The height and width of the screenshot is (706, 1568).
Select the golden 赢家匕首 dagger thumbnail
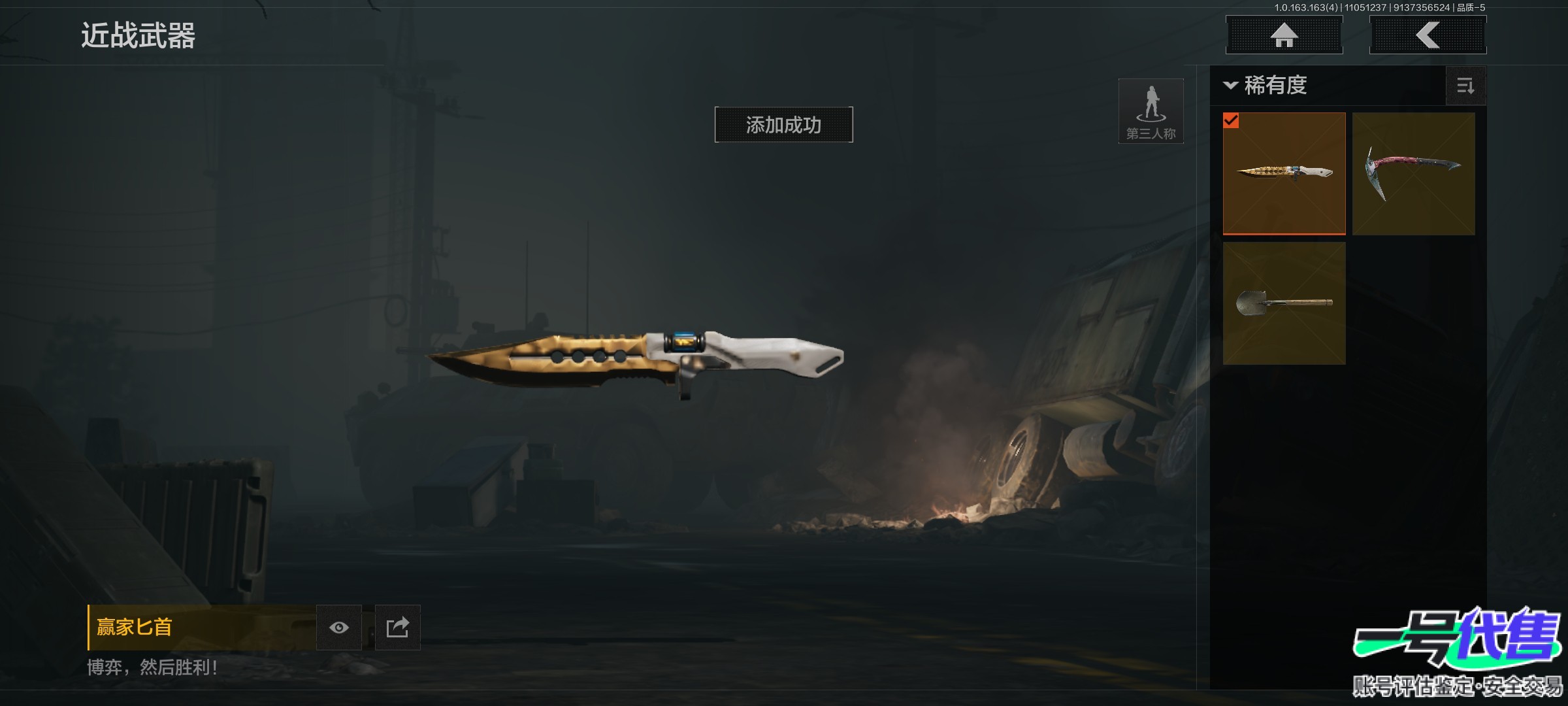click(1284, 173)
